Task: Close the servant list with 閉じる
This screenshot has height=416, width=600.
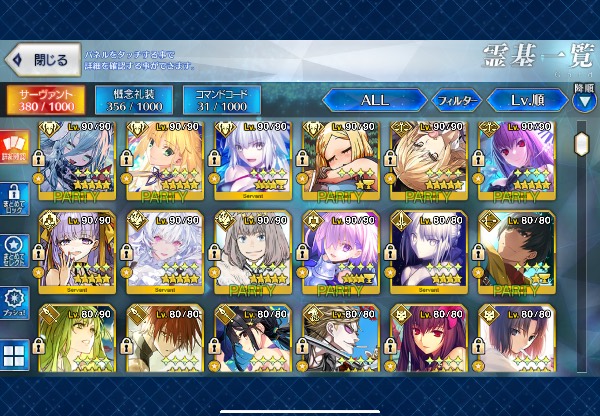Action: [x=41, y=60]
